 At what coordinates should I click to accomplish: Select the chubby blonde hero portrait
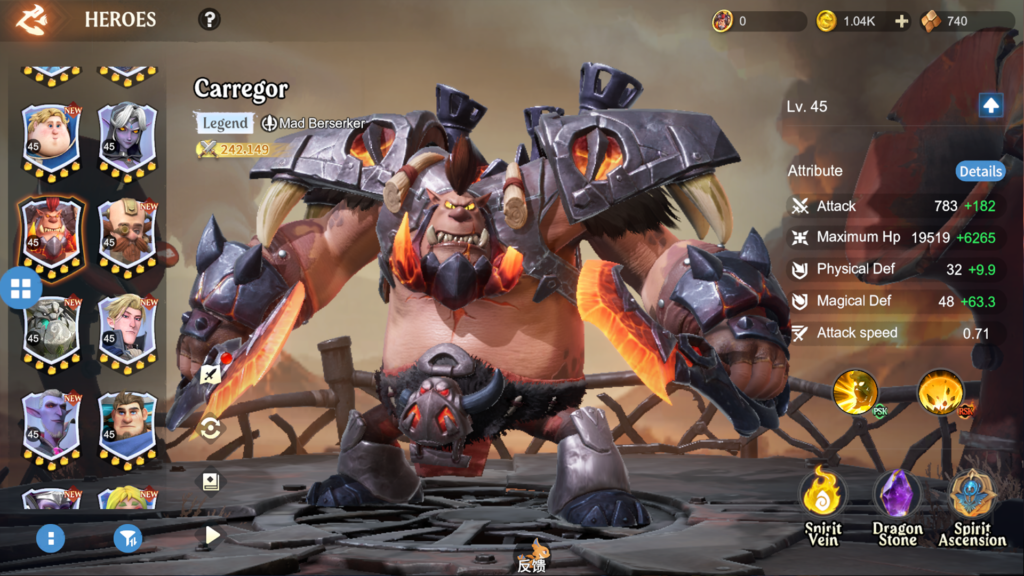(x=51, y=138)
